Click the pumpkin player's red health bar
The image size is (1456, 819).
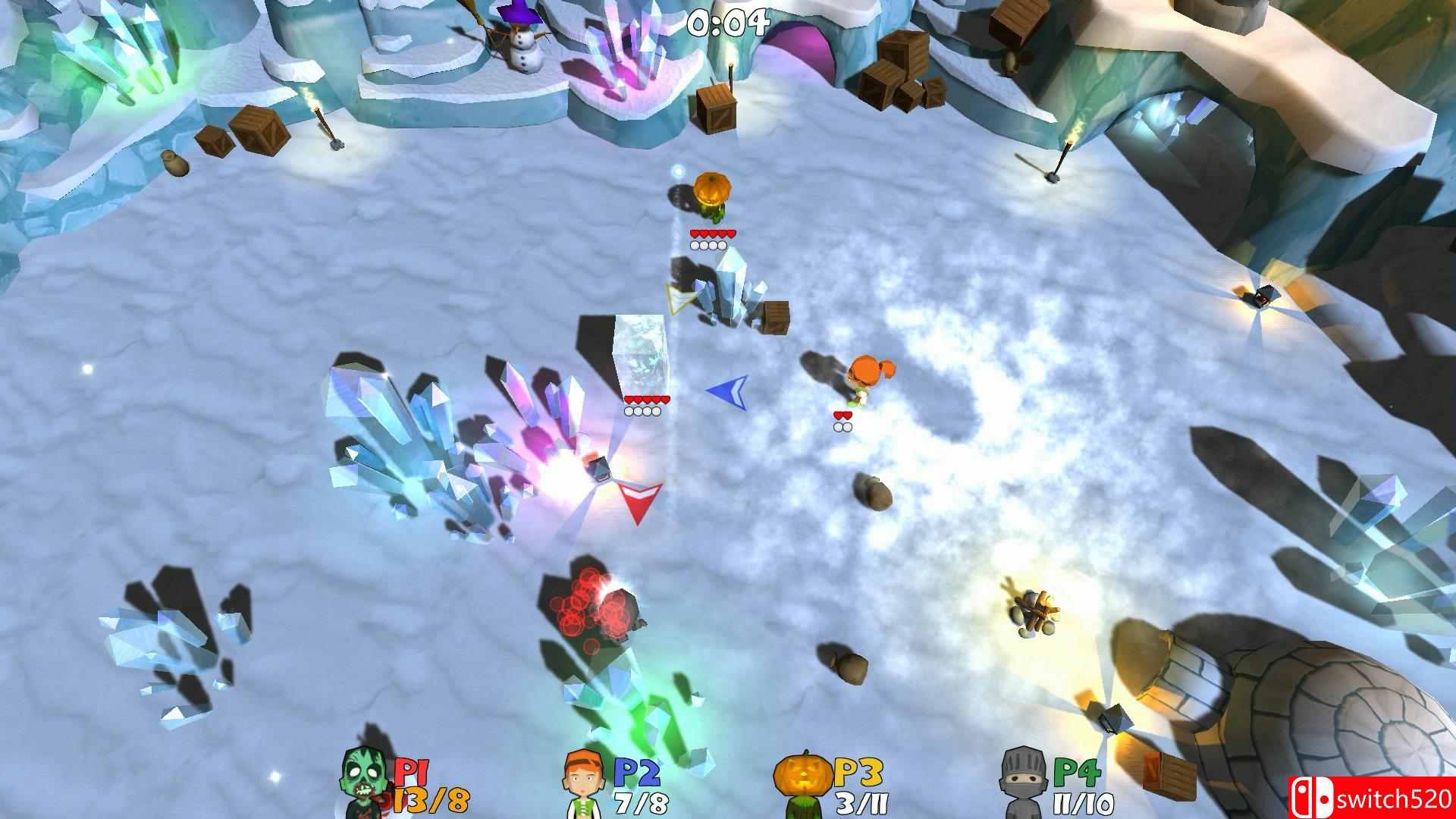click(711, 231)
